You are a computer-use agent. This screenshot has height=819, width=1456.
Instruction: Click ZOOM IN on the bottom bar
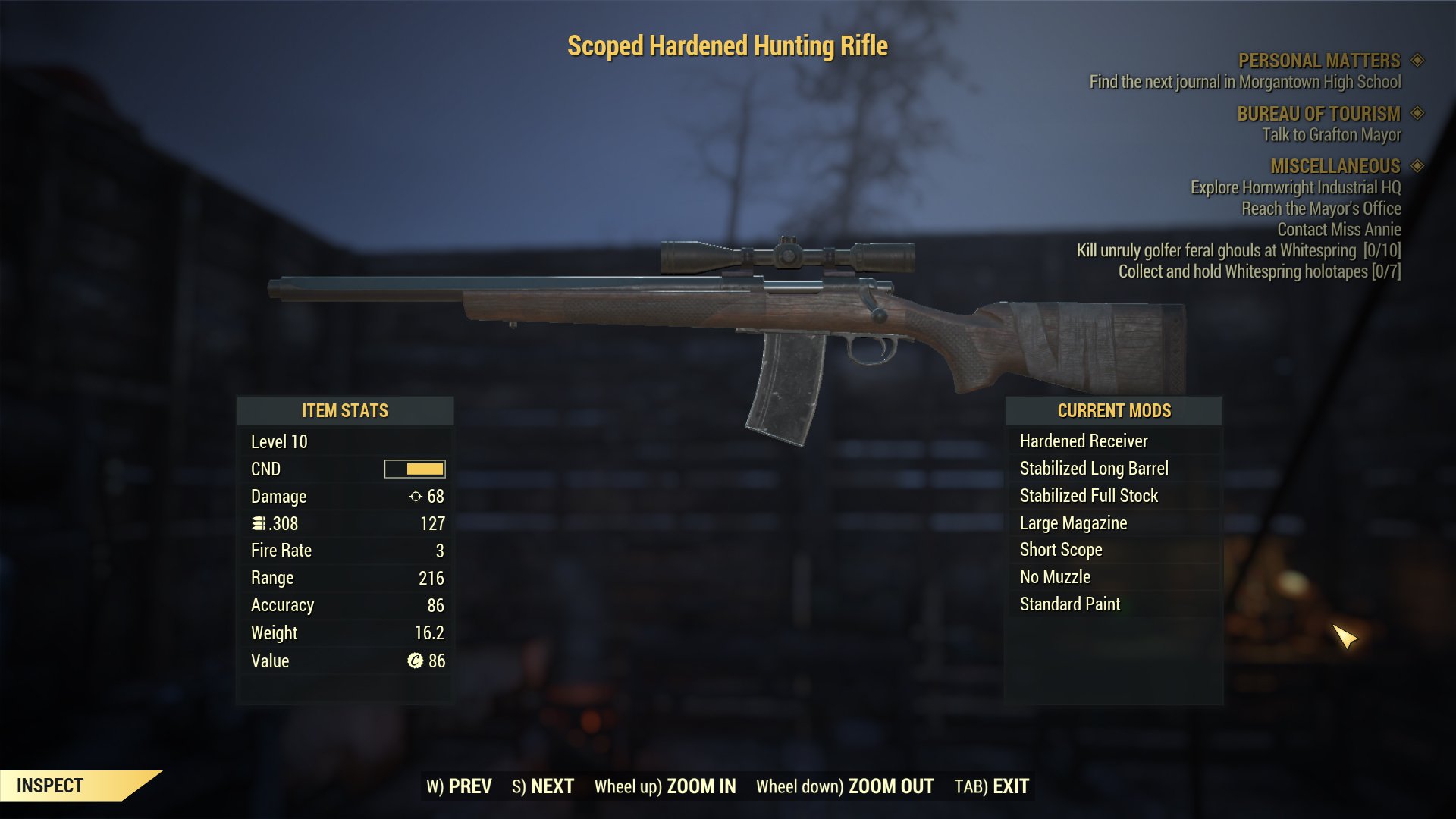click(x=665, y=786)
